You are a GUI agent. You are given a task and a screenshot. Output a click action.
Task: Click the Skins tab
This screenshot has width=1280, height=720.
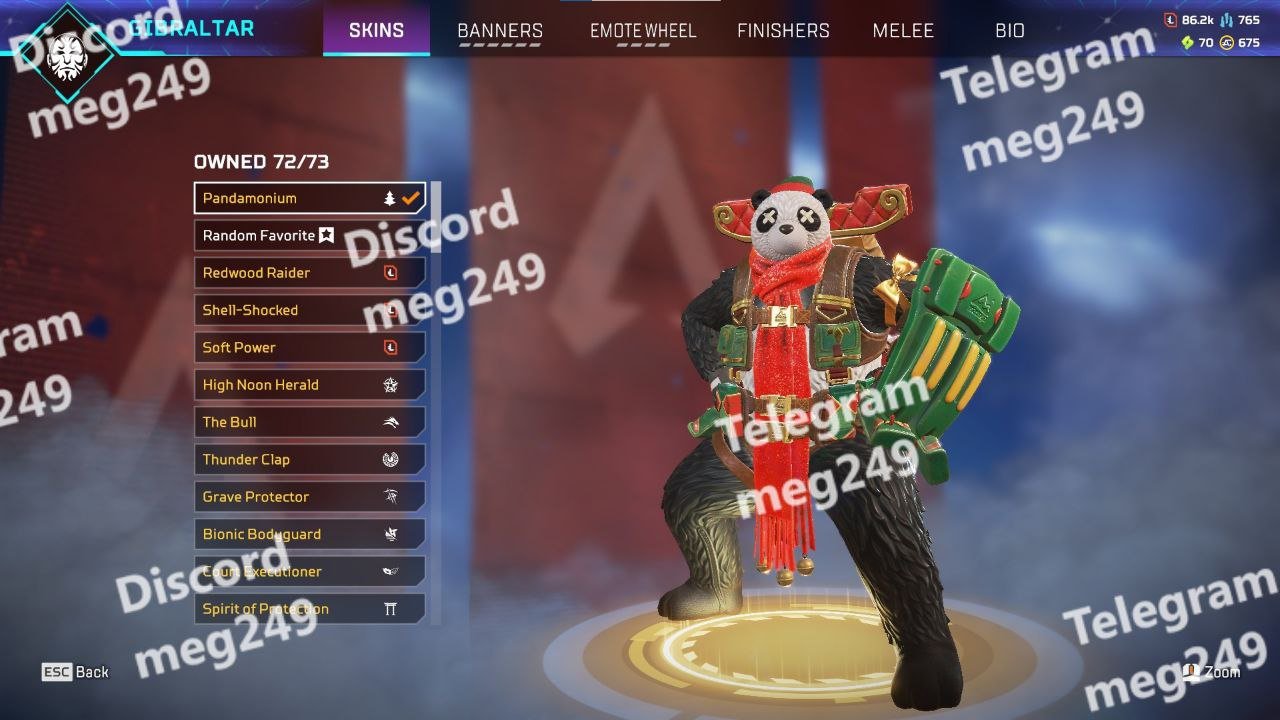click(x=376, y=31)
